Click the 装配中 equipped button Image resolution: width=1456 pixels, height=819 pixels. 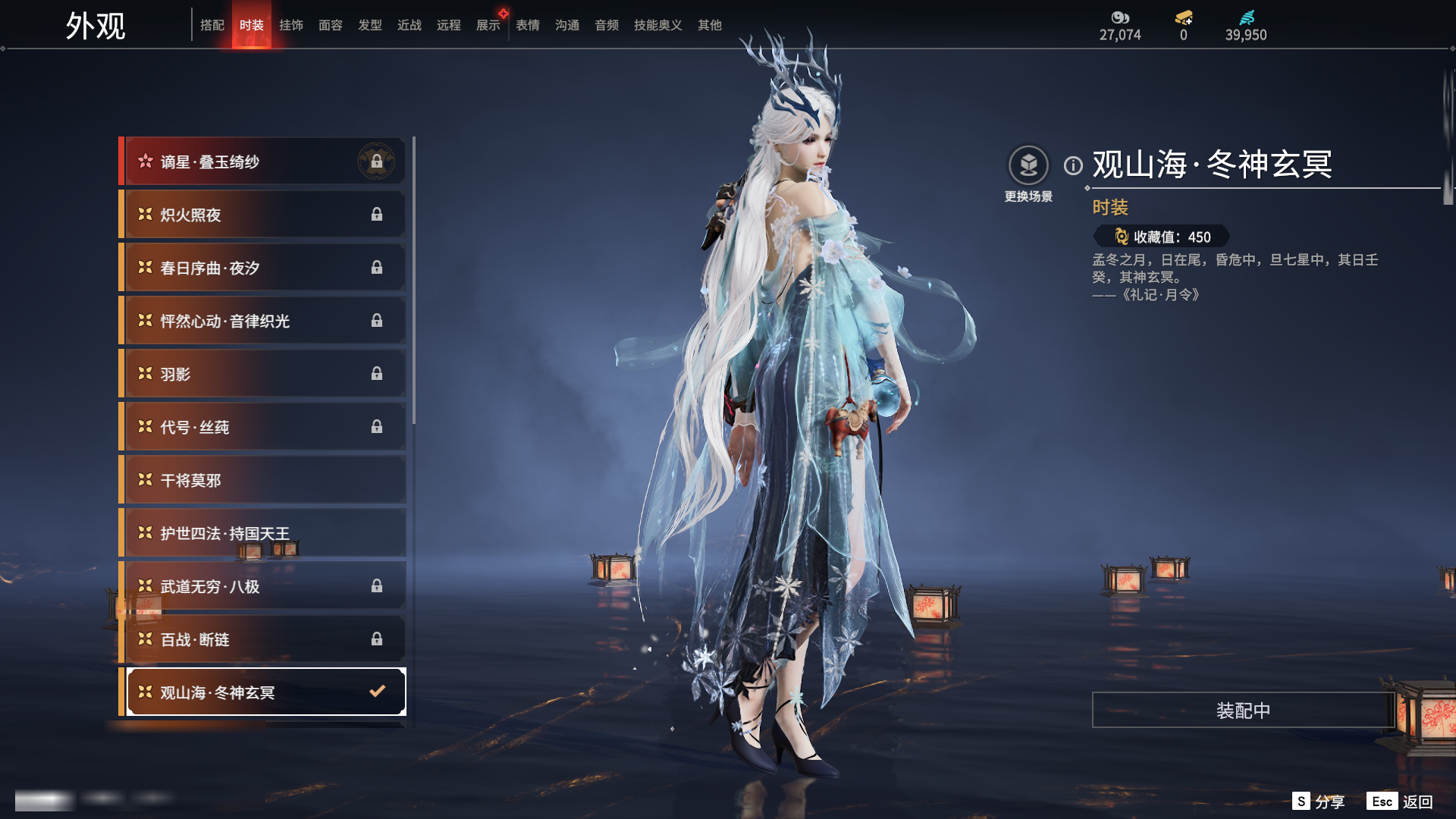click(1243, 710)
